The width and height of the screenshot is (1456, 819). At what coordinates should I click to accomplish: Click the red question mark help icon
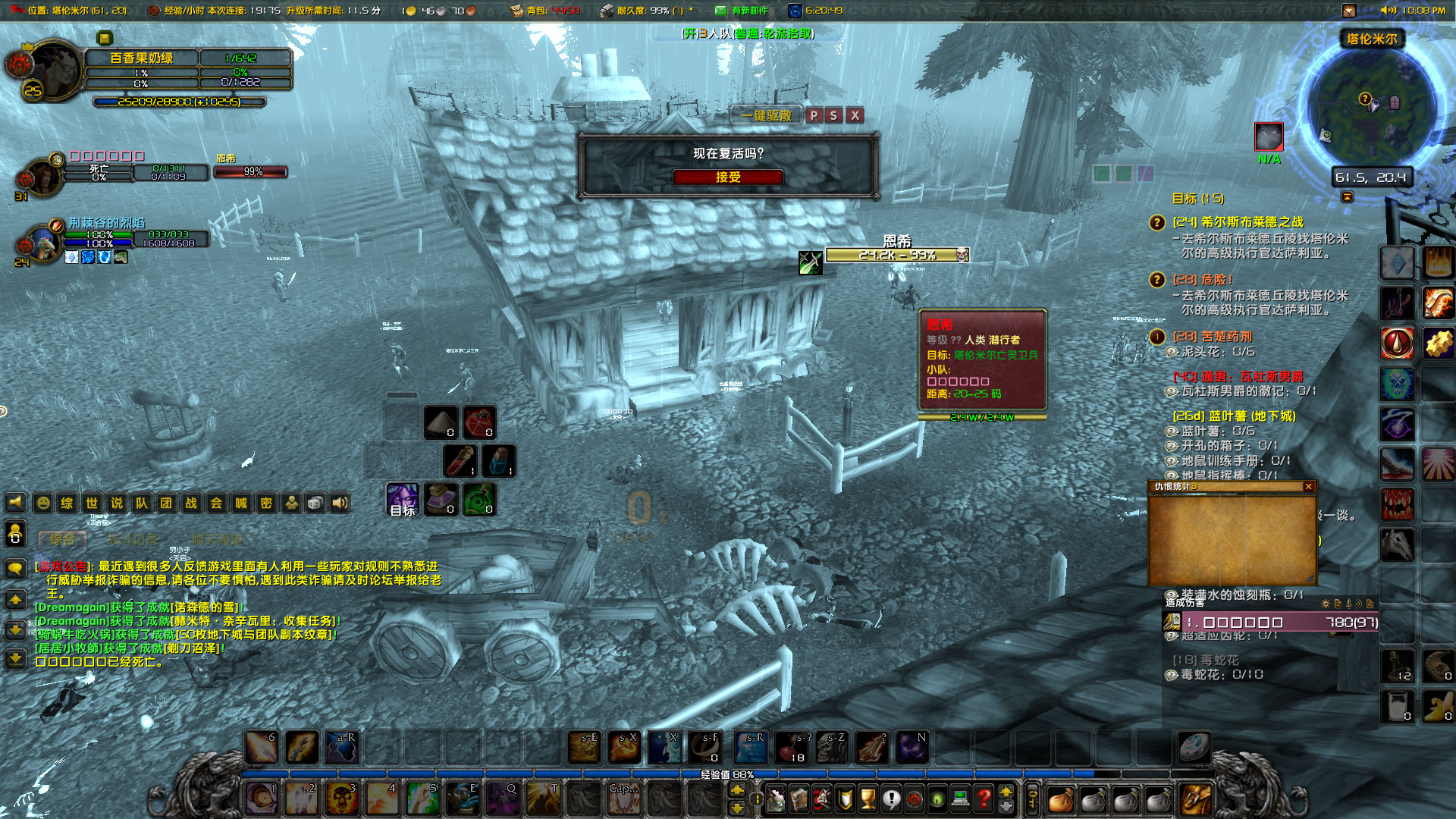tap(984, 799)
